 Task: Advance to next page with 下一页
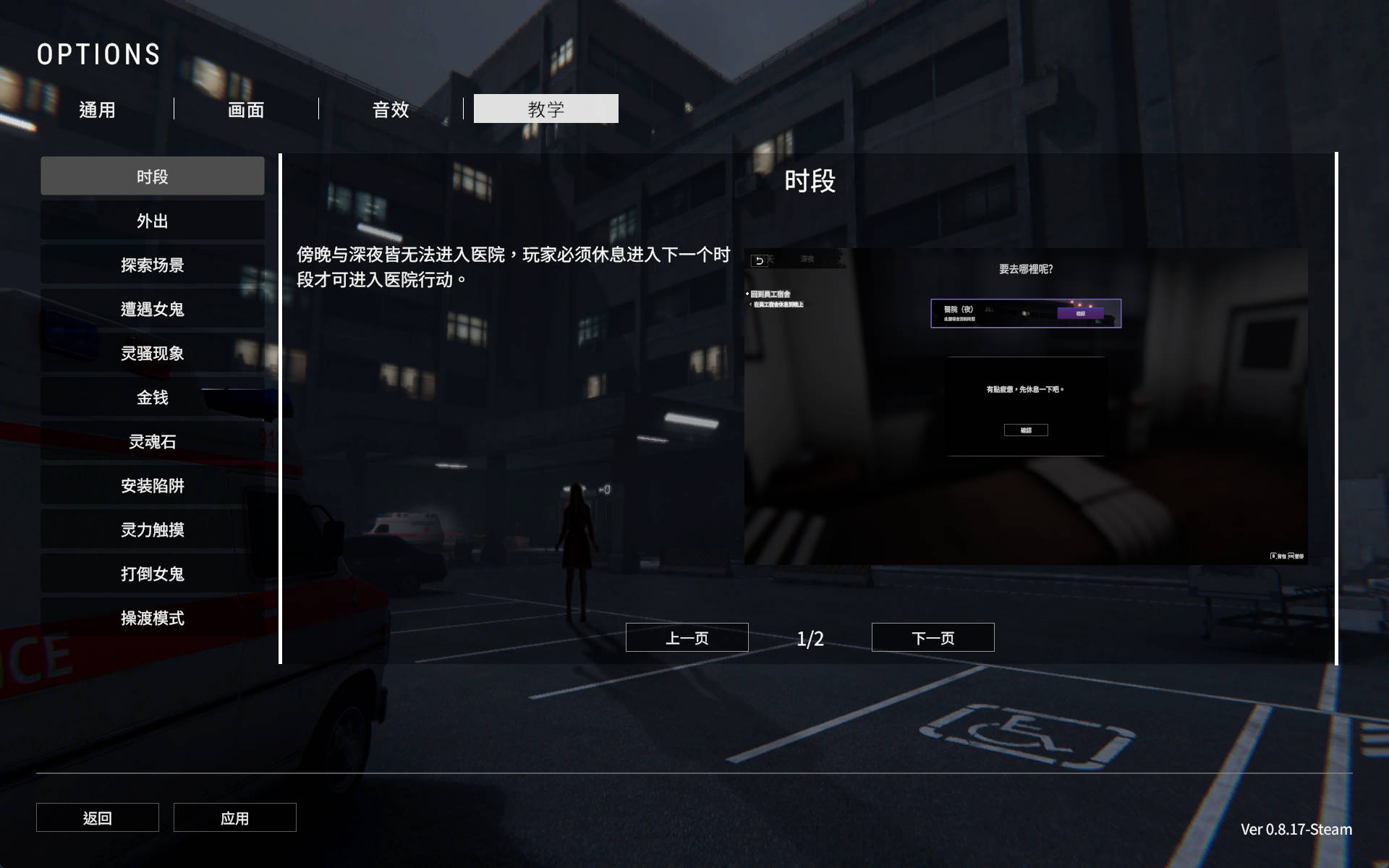[933, 637]
